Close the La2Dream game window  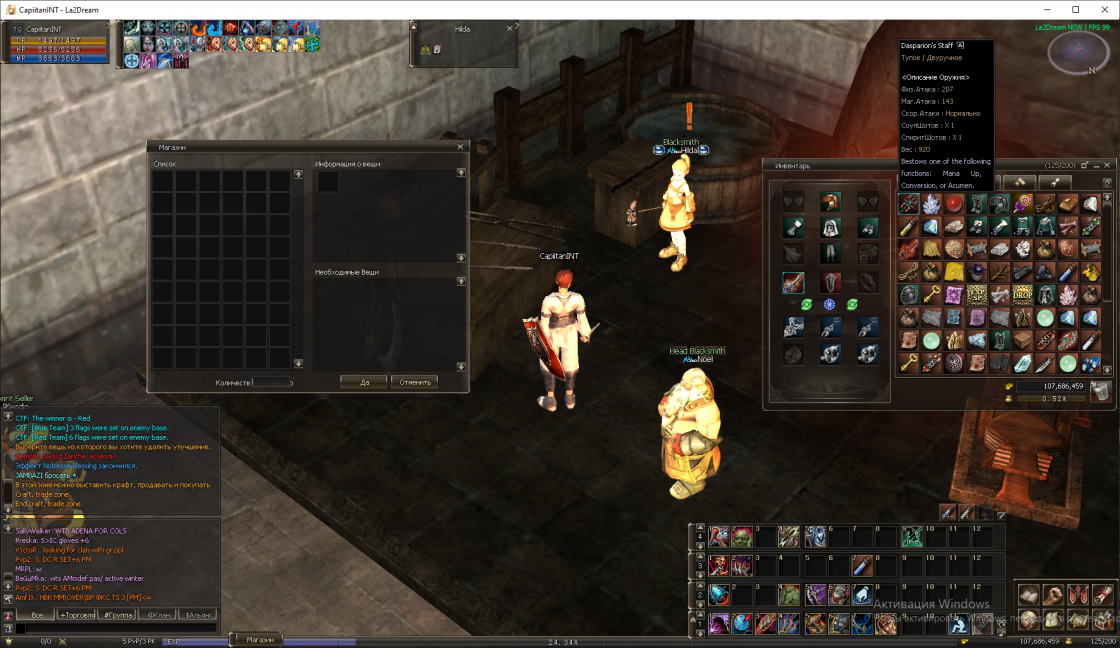[1105, 9]
